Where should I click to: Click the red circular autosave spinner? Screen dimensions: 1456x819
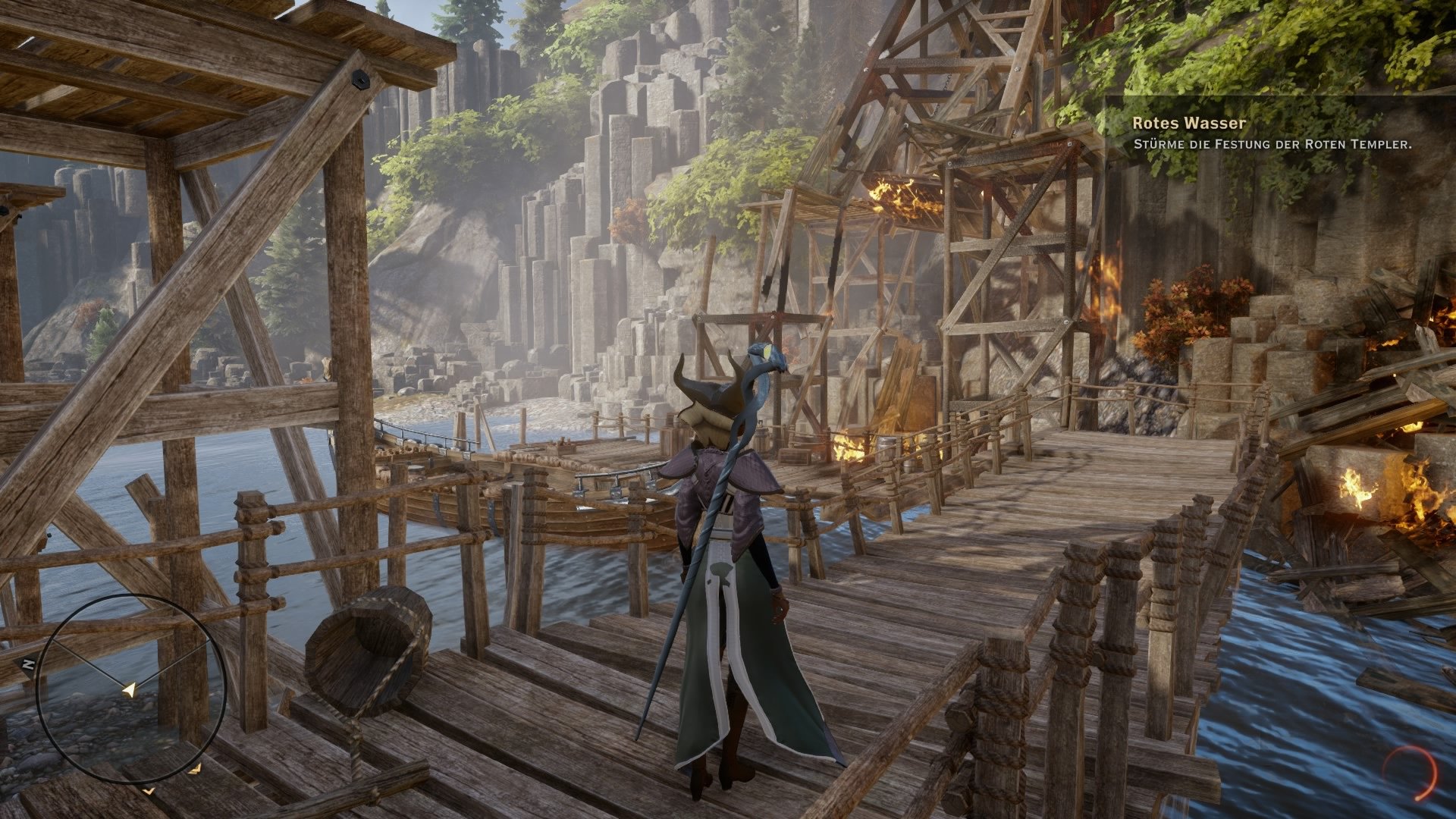(x=1409, y=772)
